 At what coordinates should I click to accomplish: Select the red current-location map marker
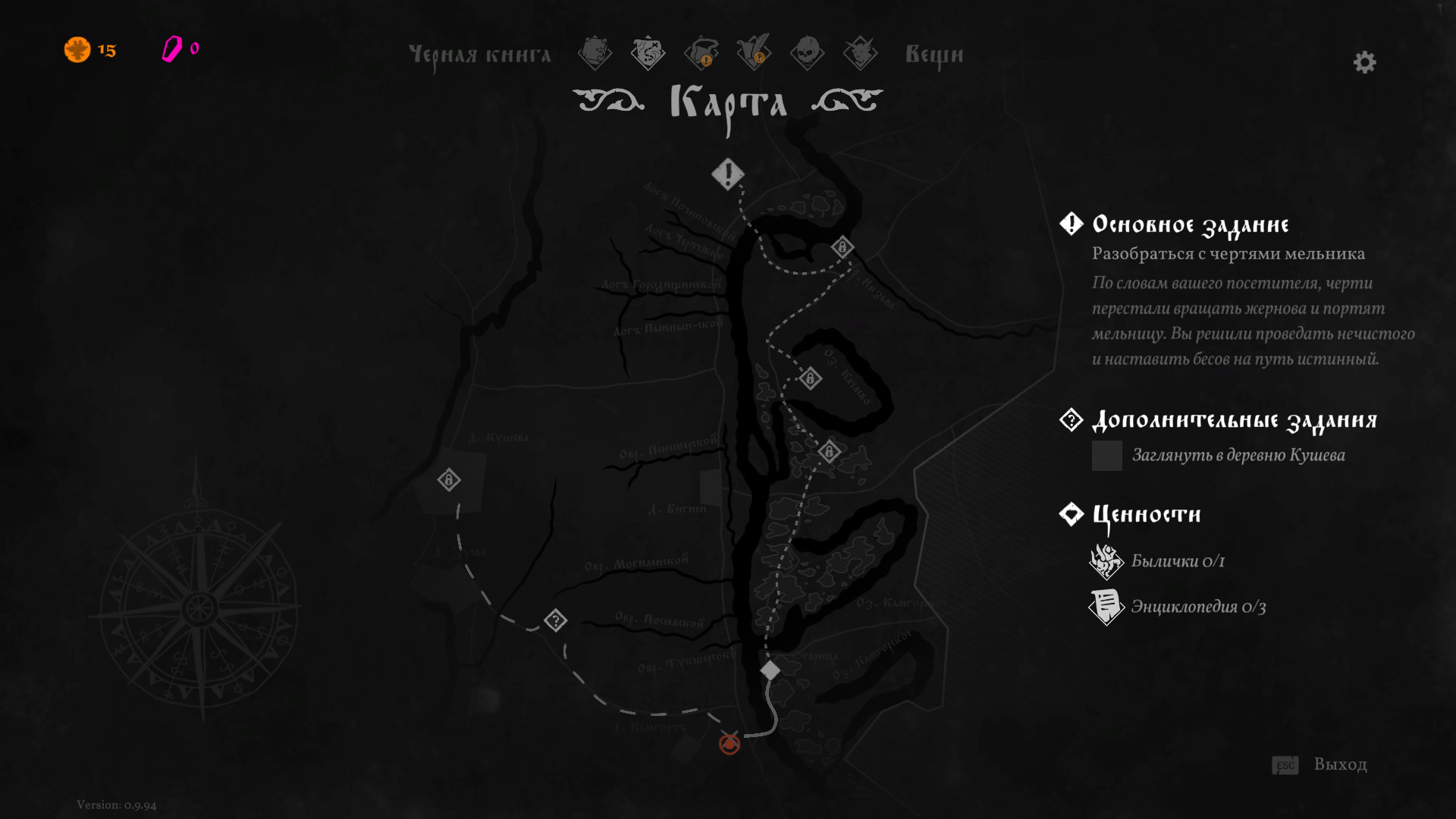point(730,744)
